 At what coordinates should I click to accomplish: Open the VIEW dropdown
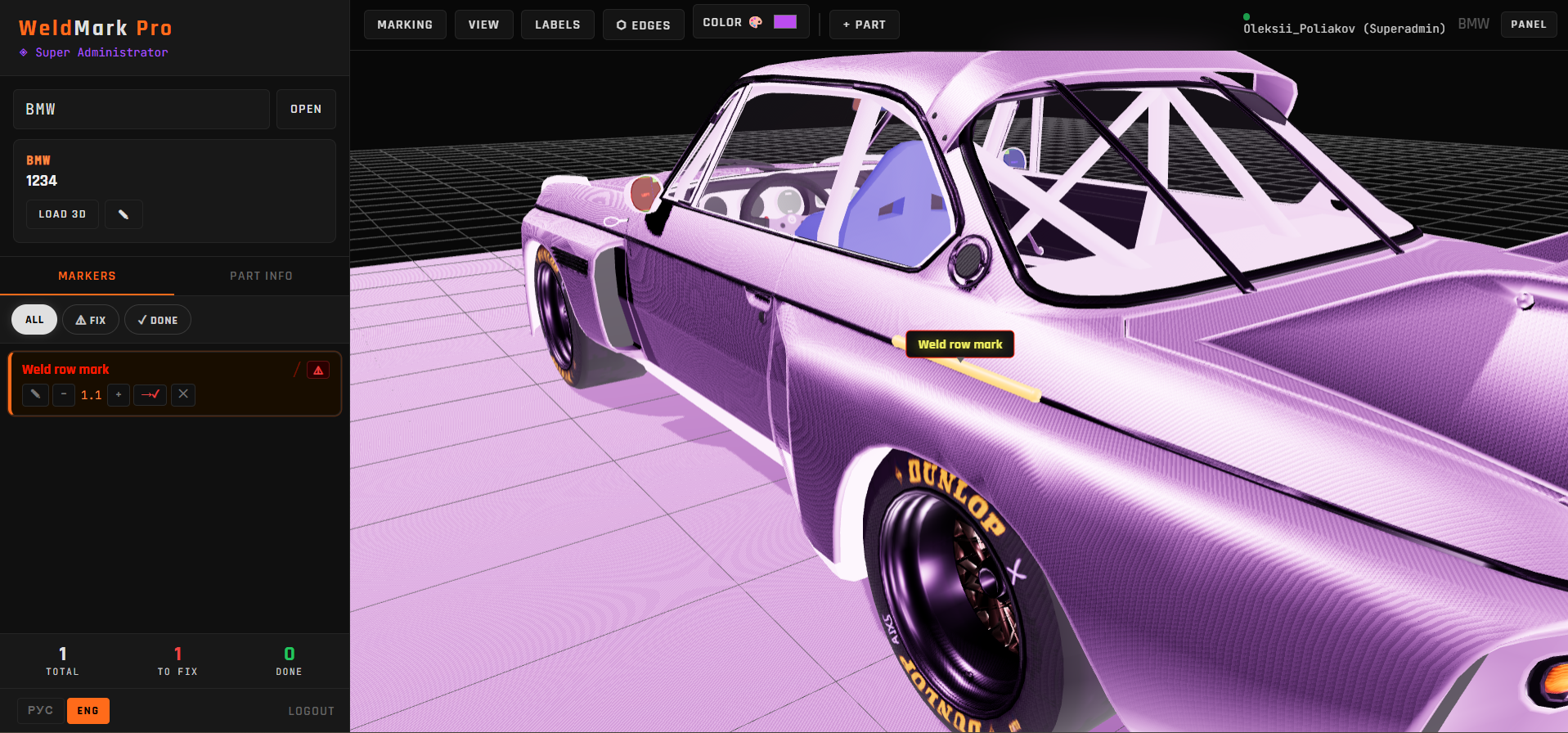click(483, 25)
